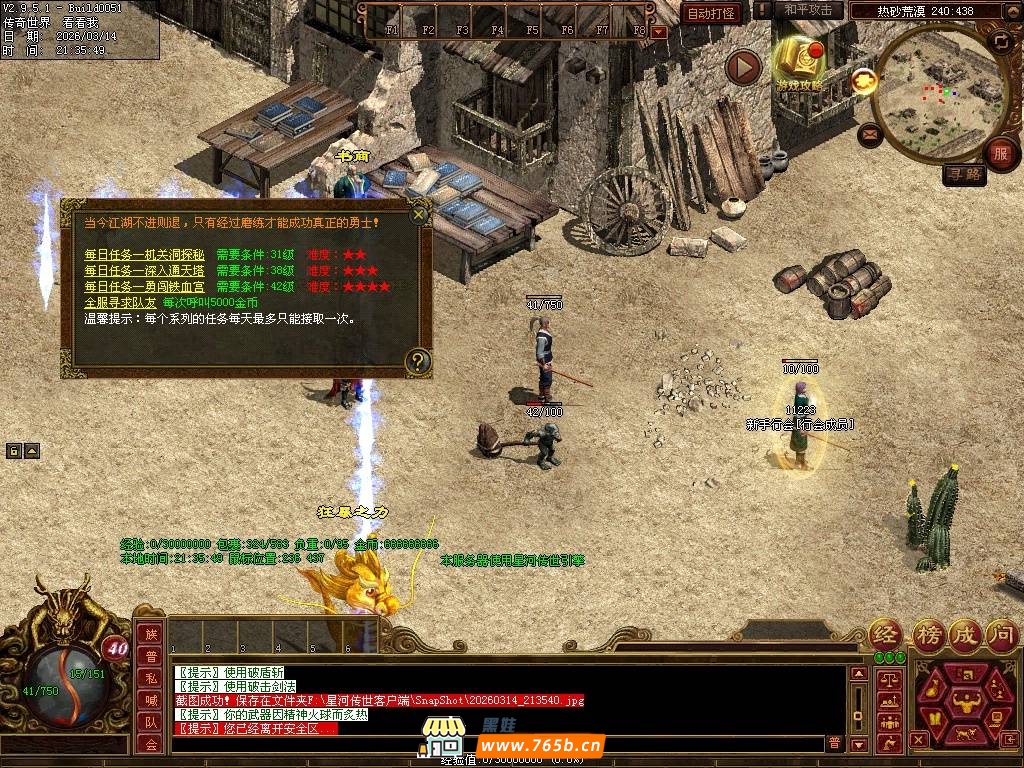Viewport: 1024px width, 768px height.
Task: Pick the 勇闯铁血宫 daily quest
Action: click(x=144, y=287)
